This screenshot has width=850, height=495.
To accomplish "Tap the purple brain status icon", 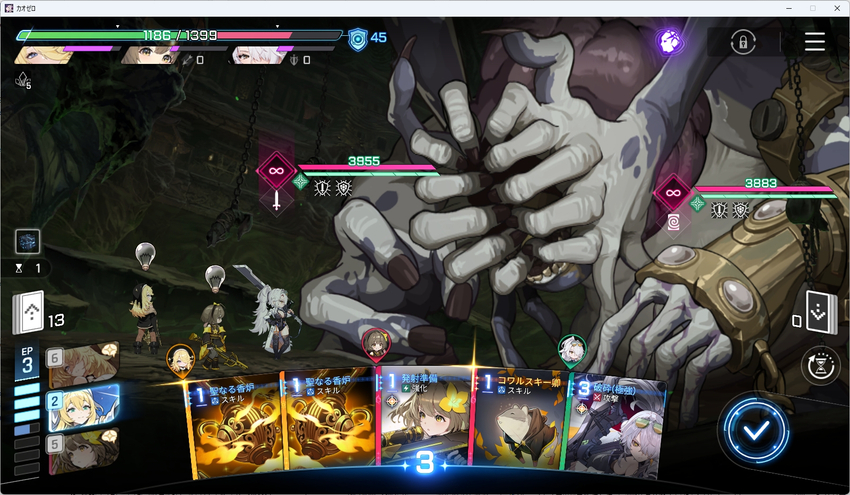I will point(669,41).
